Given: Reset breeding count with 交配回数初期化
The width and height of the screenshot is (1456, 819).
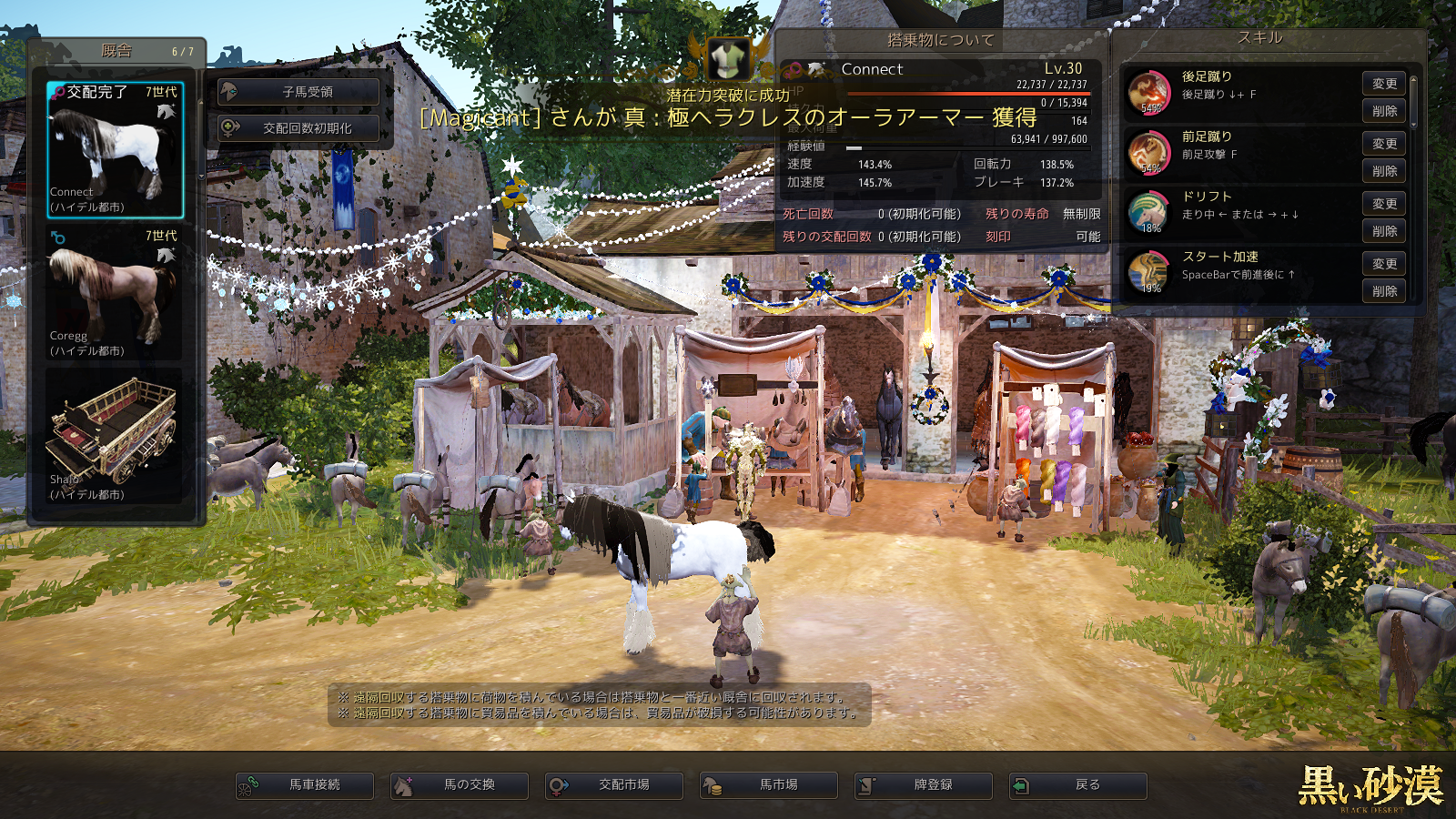Looking at the screenshot, I should (298, 128).
